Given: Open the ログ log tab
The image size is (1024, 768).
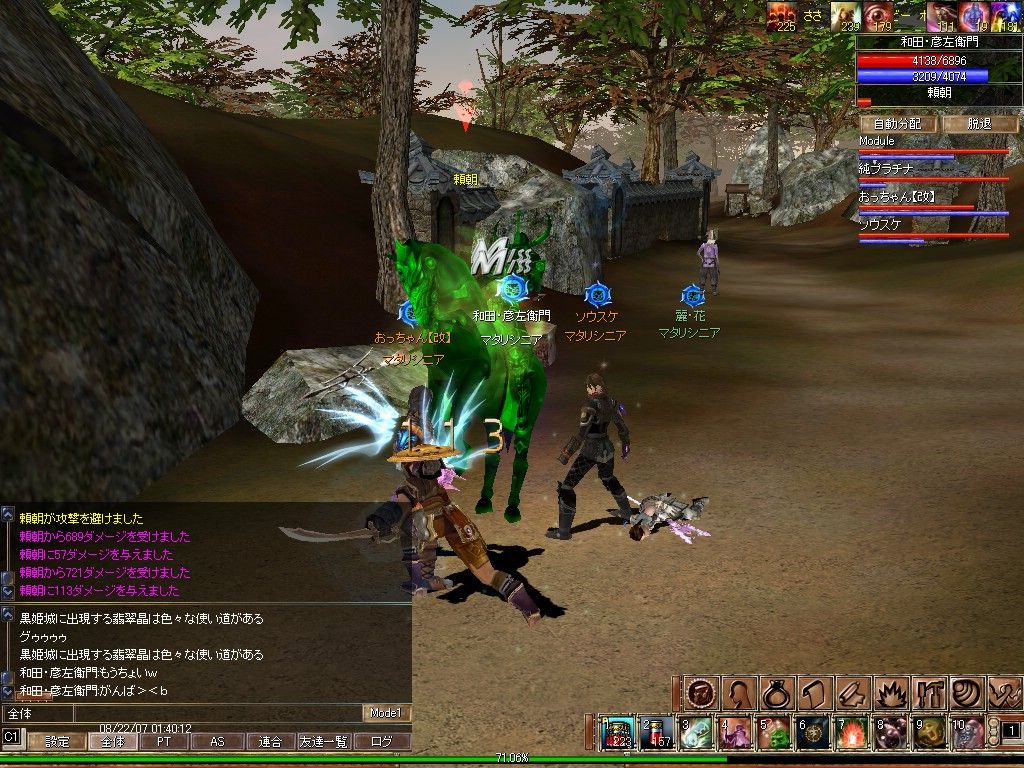Looking at the screenshot, I should point(383,742).
